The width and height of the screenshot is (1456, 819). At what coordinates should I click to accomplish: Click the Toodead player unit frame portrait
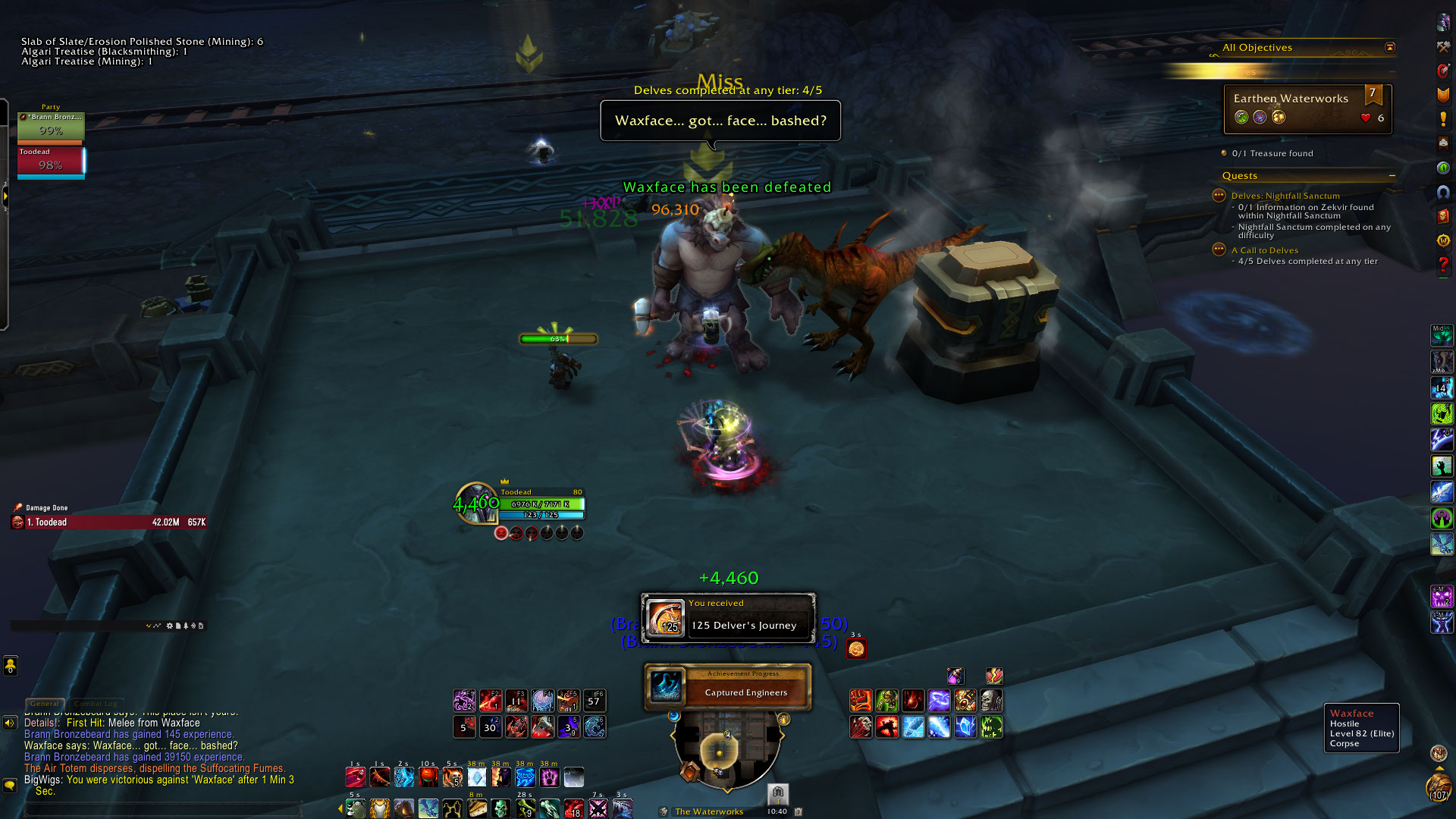[x=476, y=504]
